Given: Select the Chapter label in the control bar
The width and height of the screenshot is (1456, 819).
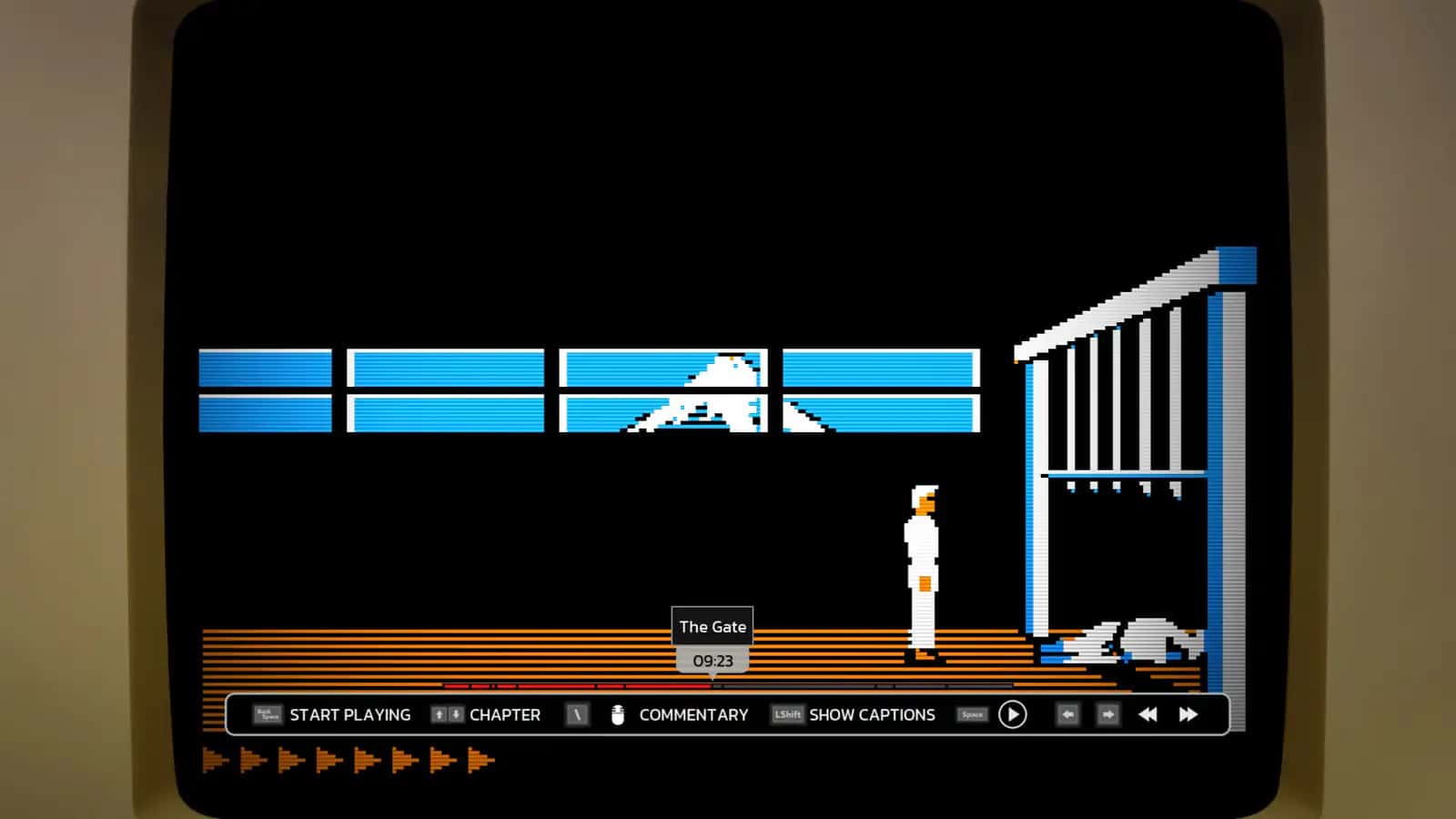Looking at the screenshot, I should pyautogui.click(x=504, y=715).
